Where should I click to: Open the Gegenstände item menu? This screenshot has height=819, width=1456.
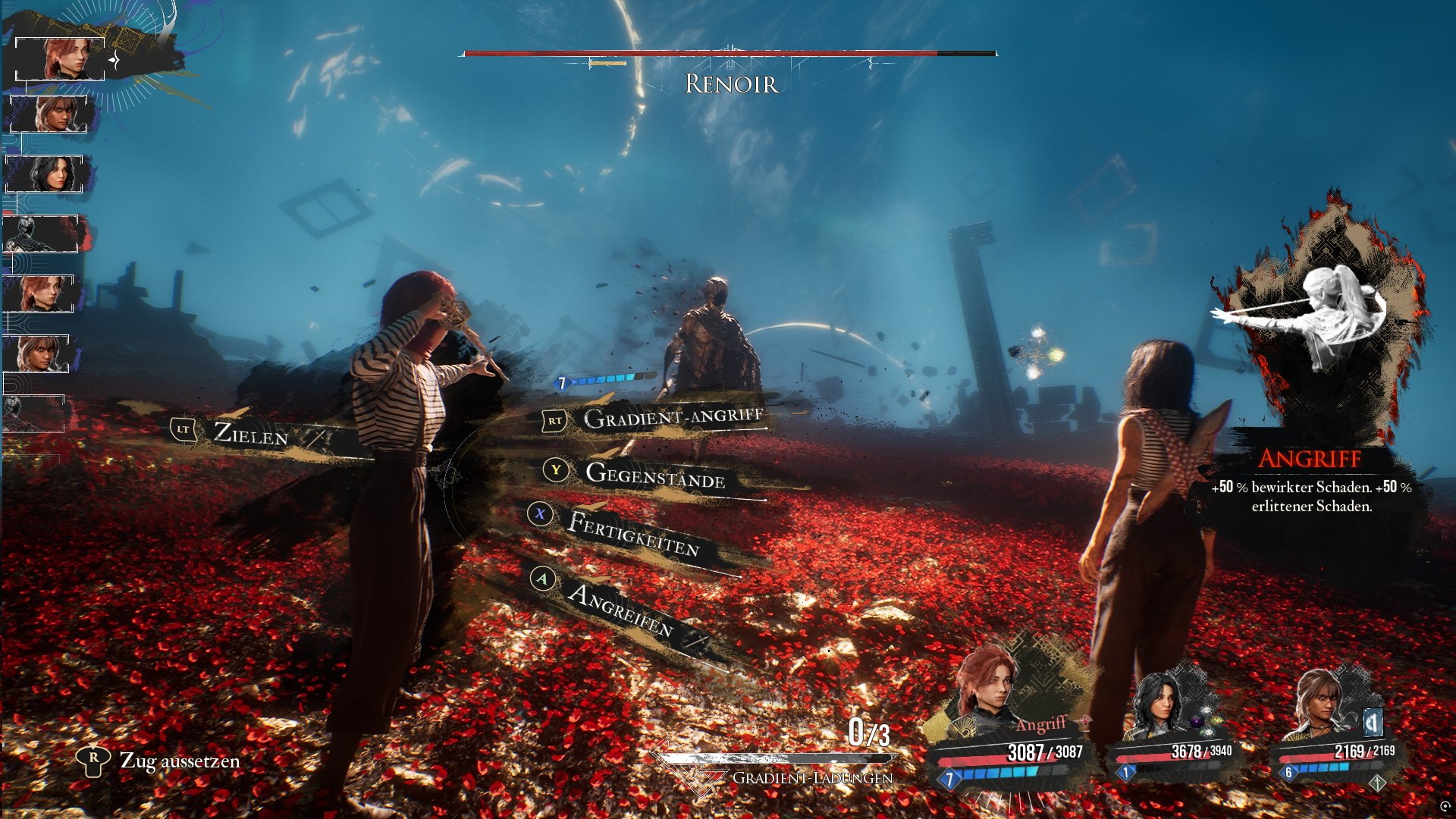click(x=654, y=475)
